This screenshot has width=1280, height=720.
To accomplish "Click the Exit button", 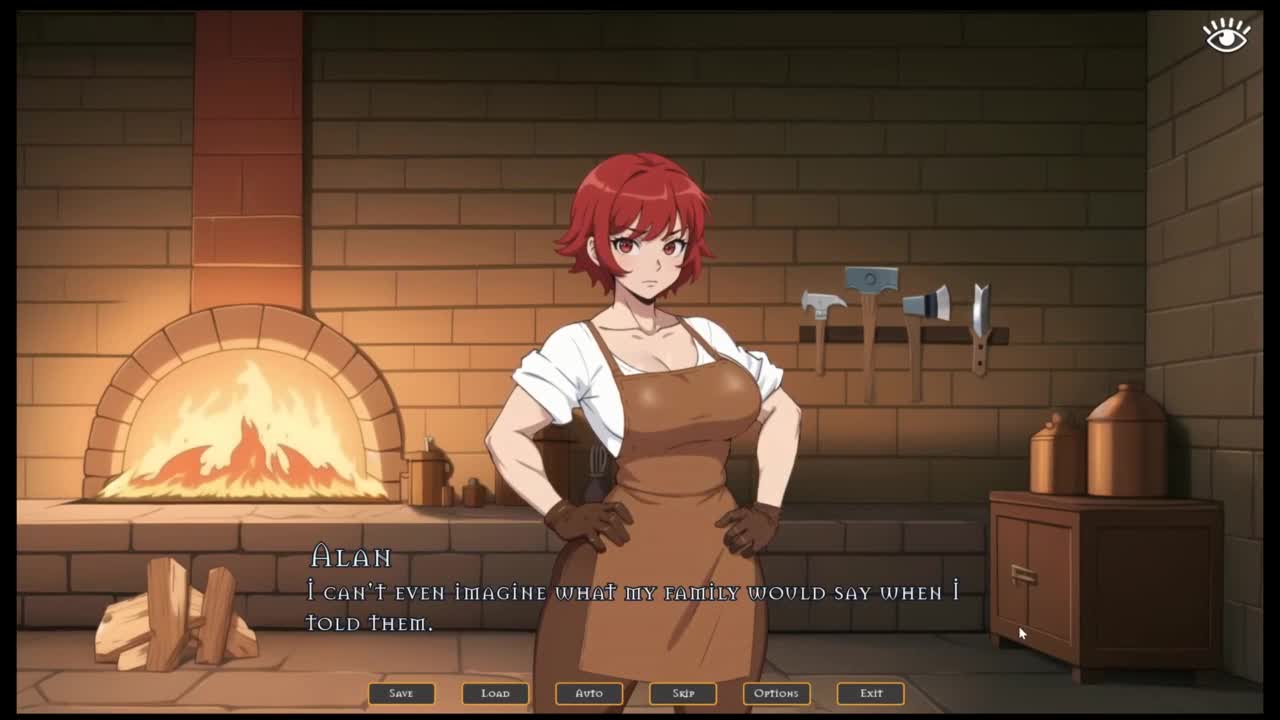I will click(x=871, y=693).
